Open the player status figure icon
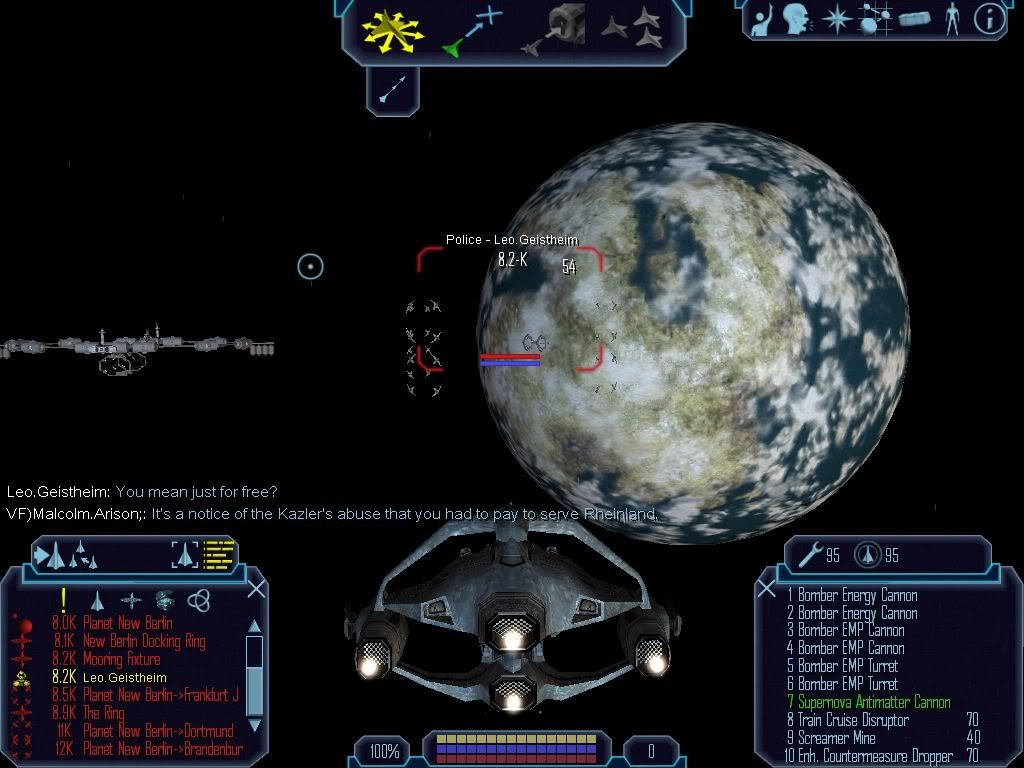 [x=951, y=19]
